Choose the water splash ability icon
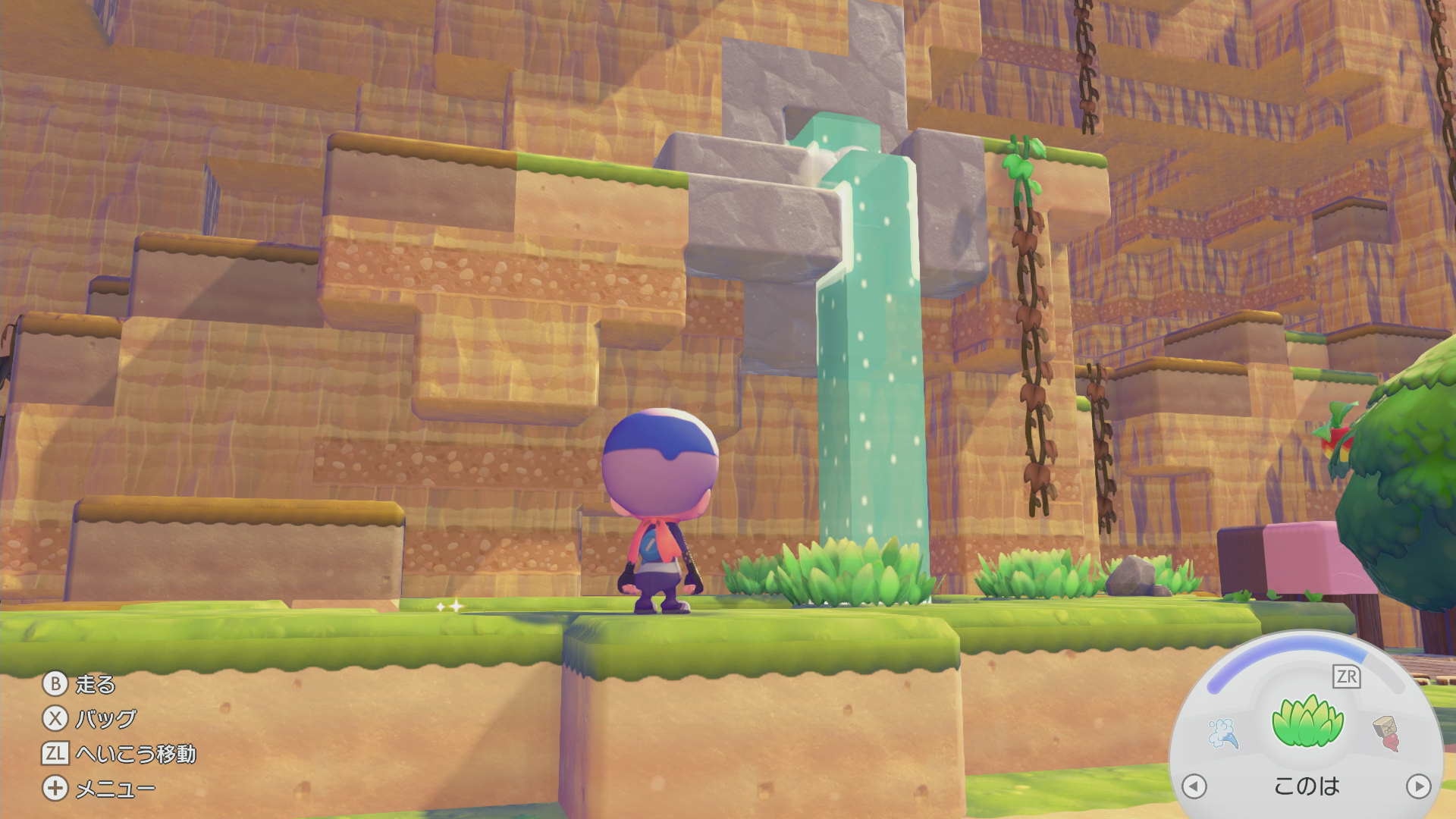Screen dimensions: 1456x819 (1224, 733)
